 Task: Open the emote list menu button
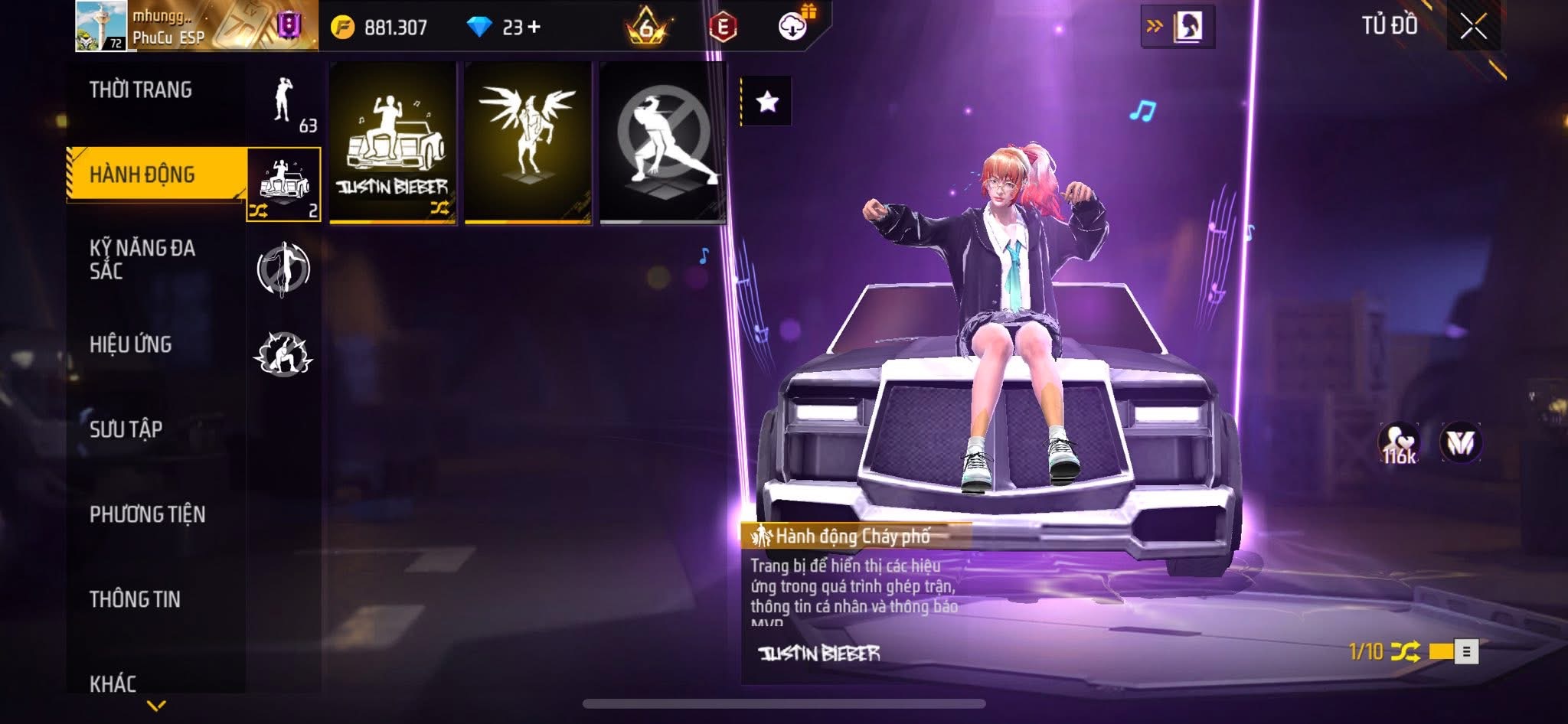pyautogui.click(x=1466, y=652)
